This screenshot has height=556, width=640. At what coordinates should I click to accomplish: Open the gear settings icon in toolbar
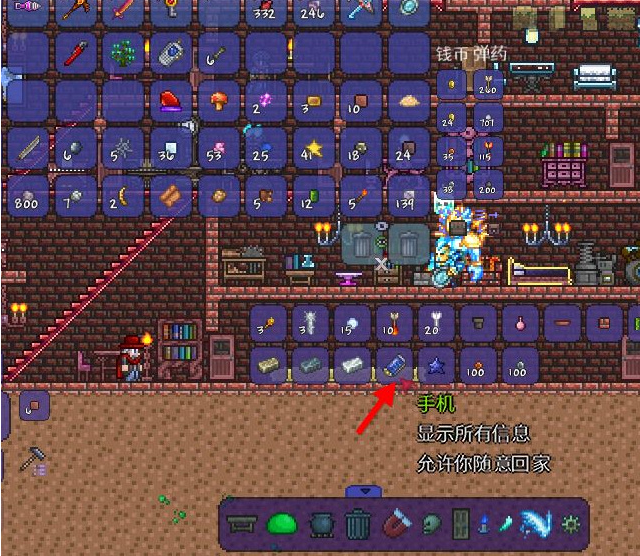(571, 523)
